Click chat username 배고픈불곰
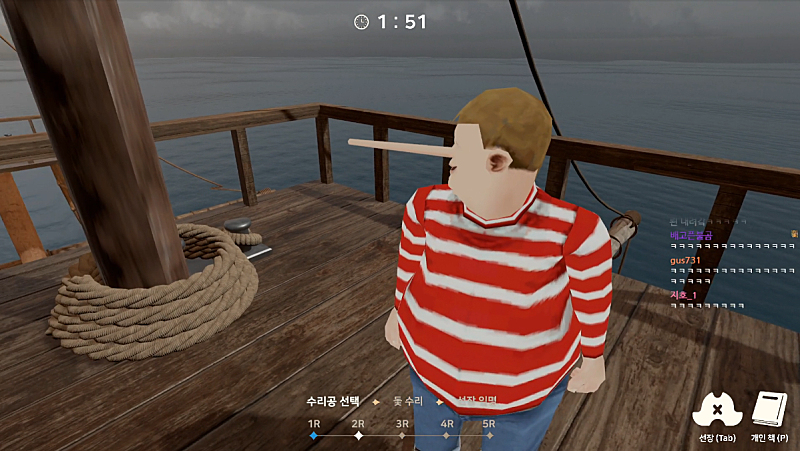 [690, 234]
